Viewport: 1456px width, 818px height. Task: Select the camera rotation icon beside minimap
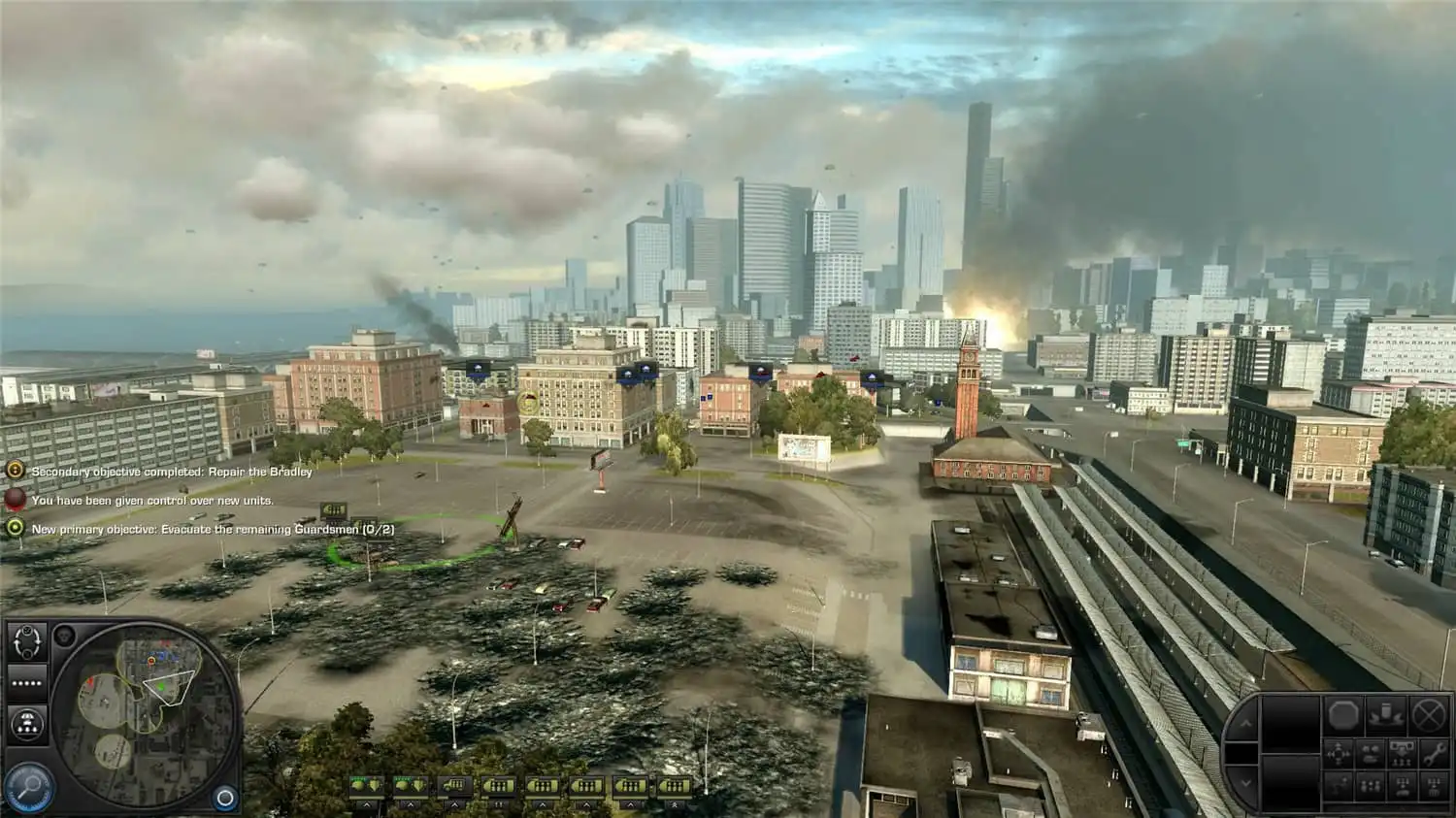pos(27,643)
